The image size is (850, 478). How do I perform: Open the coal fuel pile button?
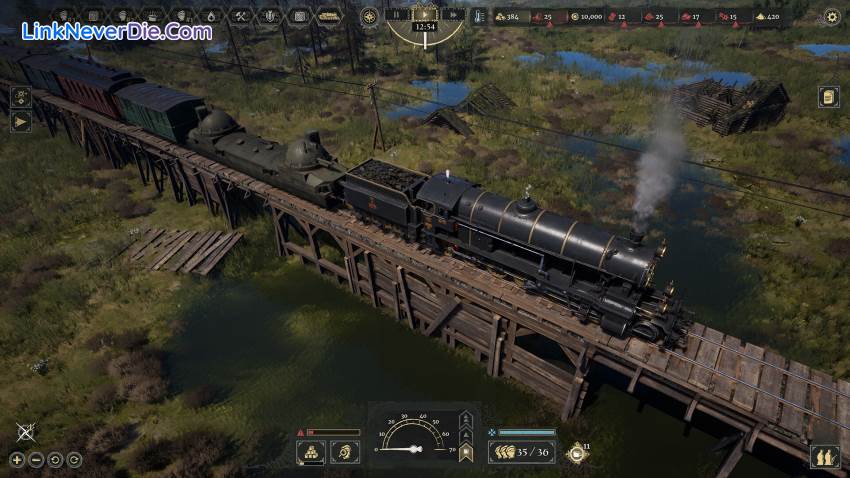coord(311,452)
